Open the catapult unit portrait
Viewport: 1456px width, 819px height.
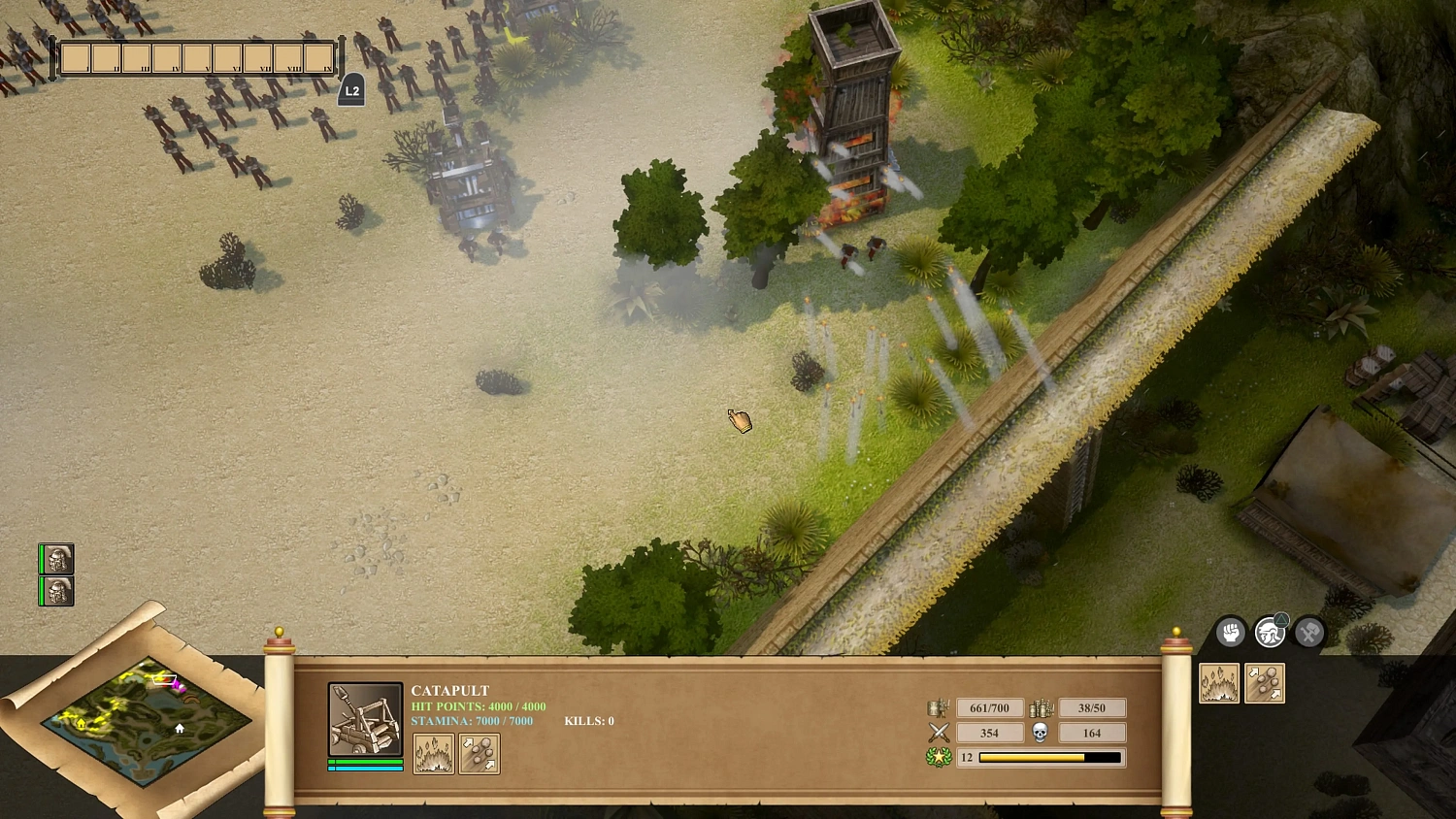coord(364,718)
